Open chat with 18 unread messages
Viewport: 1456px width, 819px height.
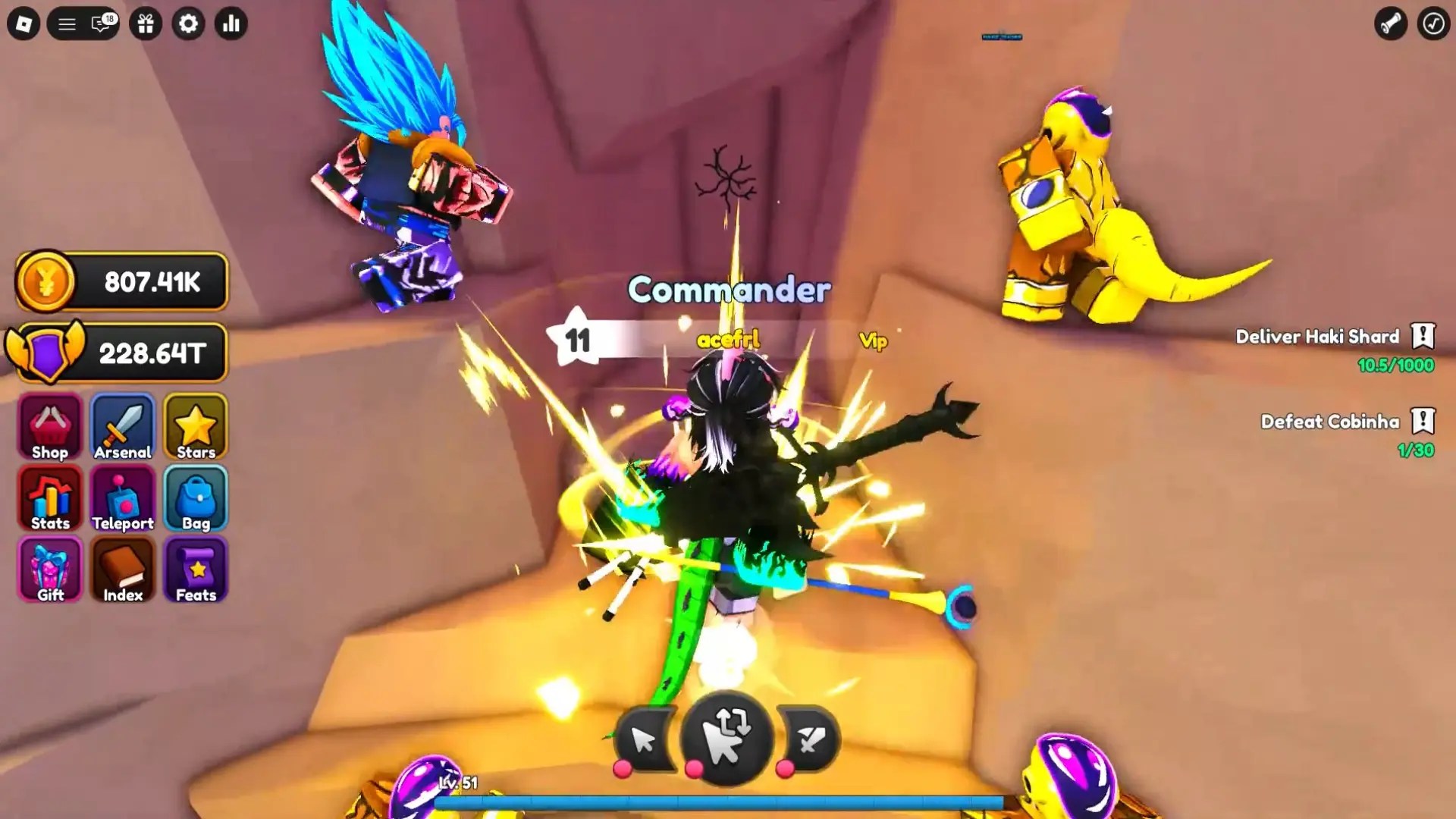point(99,24)
